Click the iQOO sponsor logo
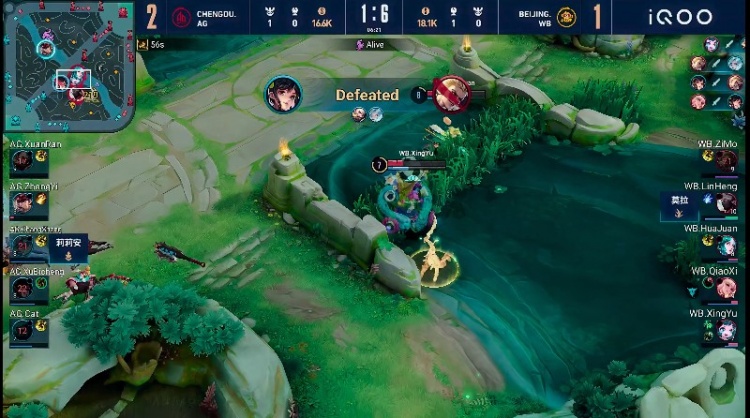The image size is (750, 418). pos(679,17)
